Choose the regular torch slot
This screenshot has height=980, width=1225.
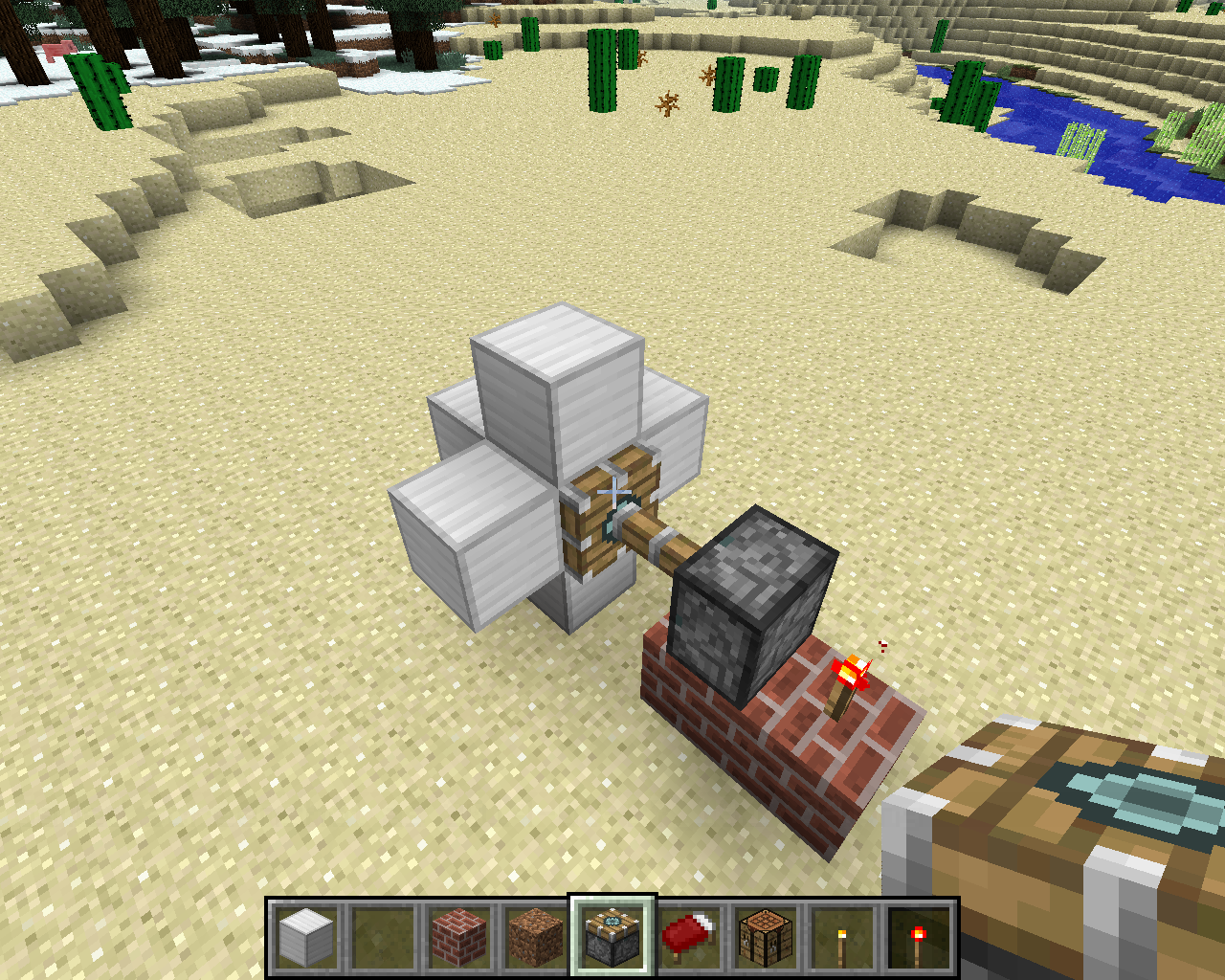(842, 936)
